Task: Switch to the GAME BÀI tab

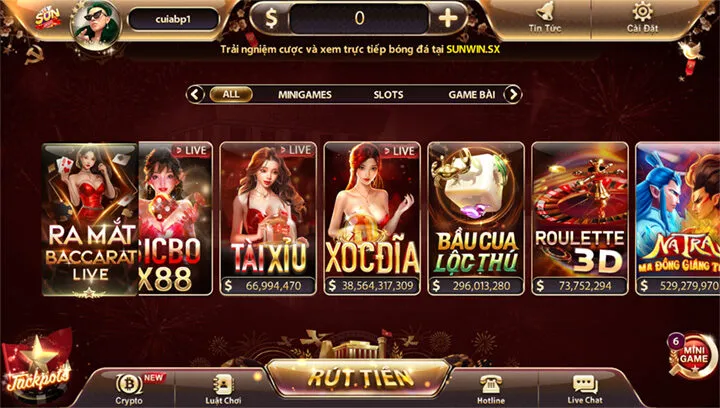Action: (472, 94)
